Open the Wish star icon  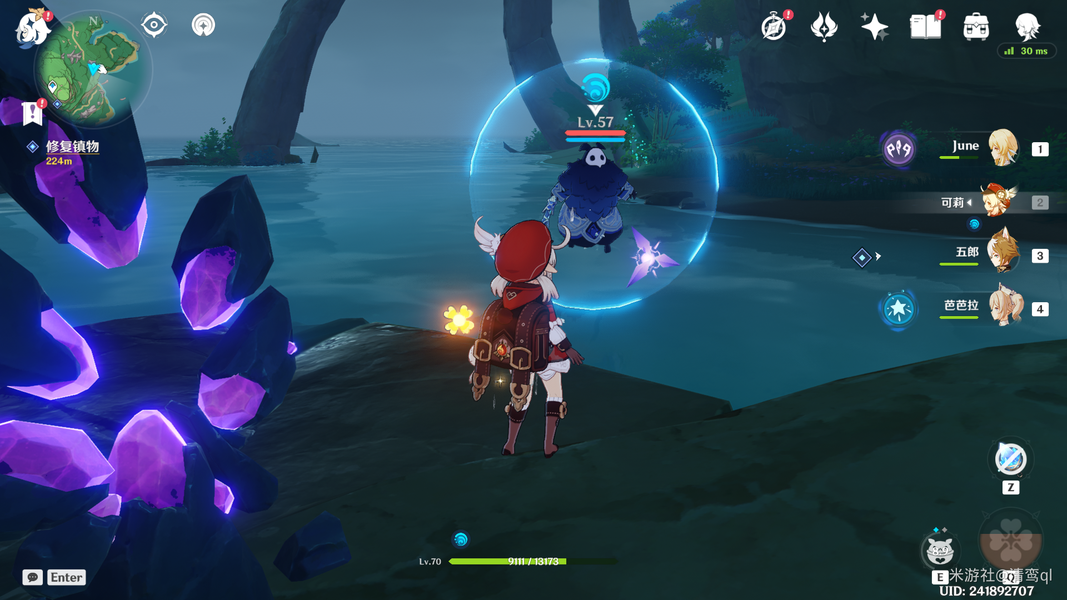pyautogui.click(x=874, y=27)
